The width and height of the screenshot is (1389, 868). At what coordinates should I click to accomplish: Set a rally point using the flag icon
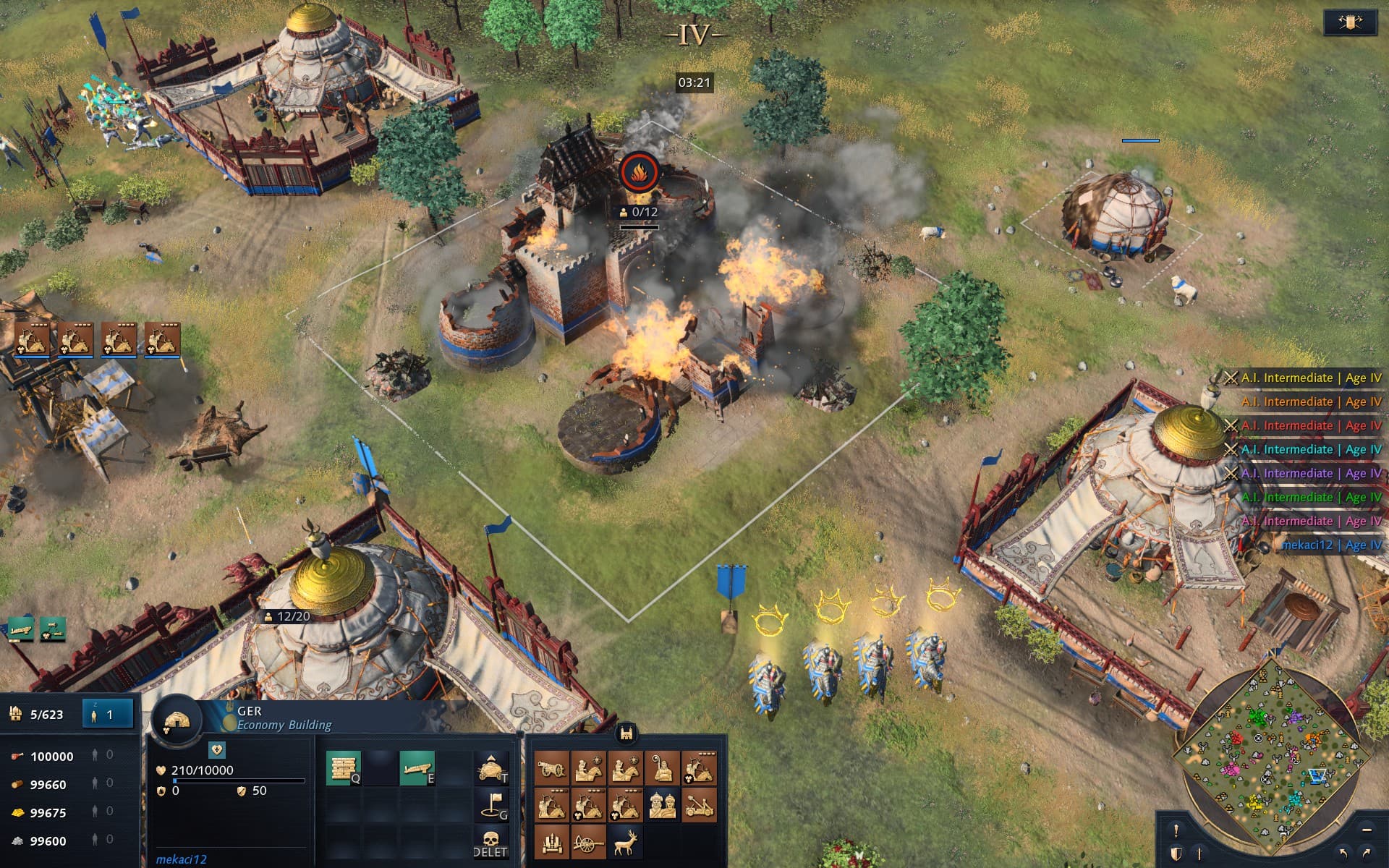(491, 805)
